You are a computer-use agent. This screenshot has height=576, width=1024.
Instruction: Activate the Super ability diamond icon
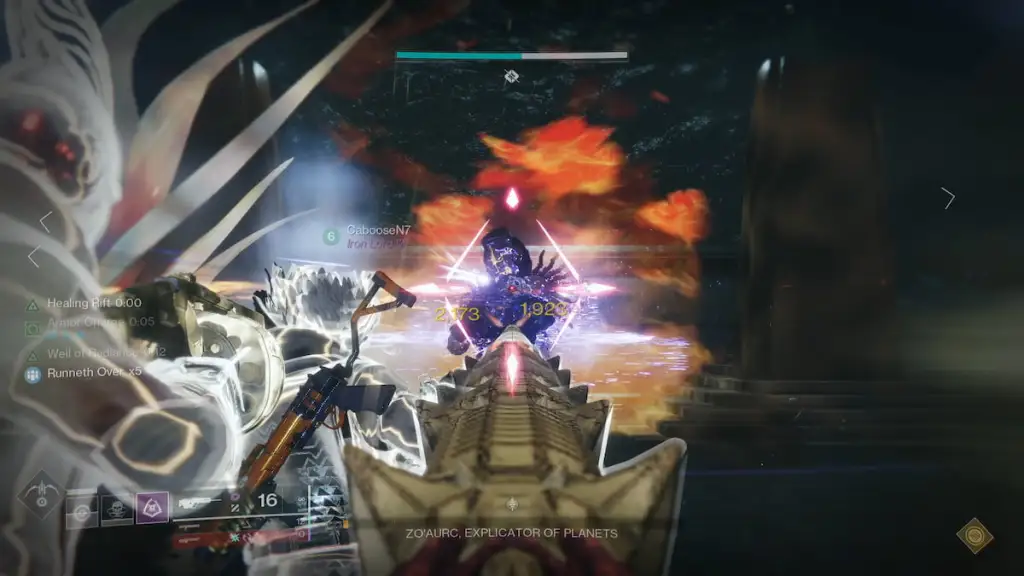(x=41, y=495)
